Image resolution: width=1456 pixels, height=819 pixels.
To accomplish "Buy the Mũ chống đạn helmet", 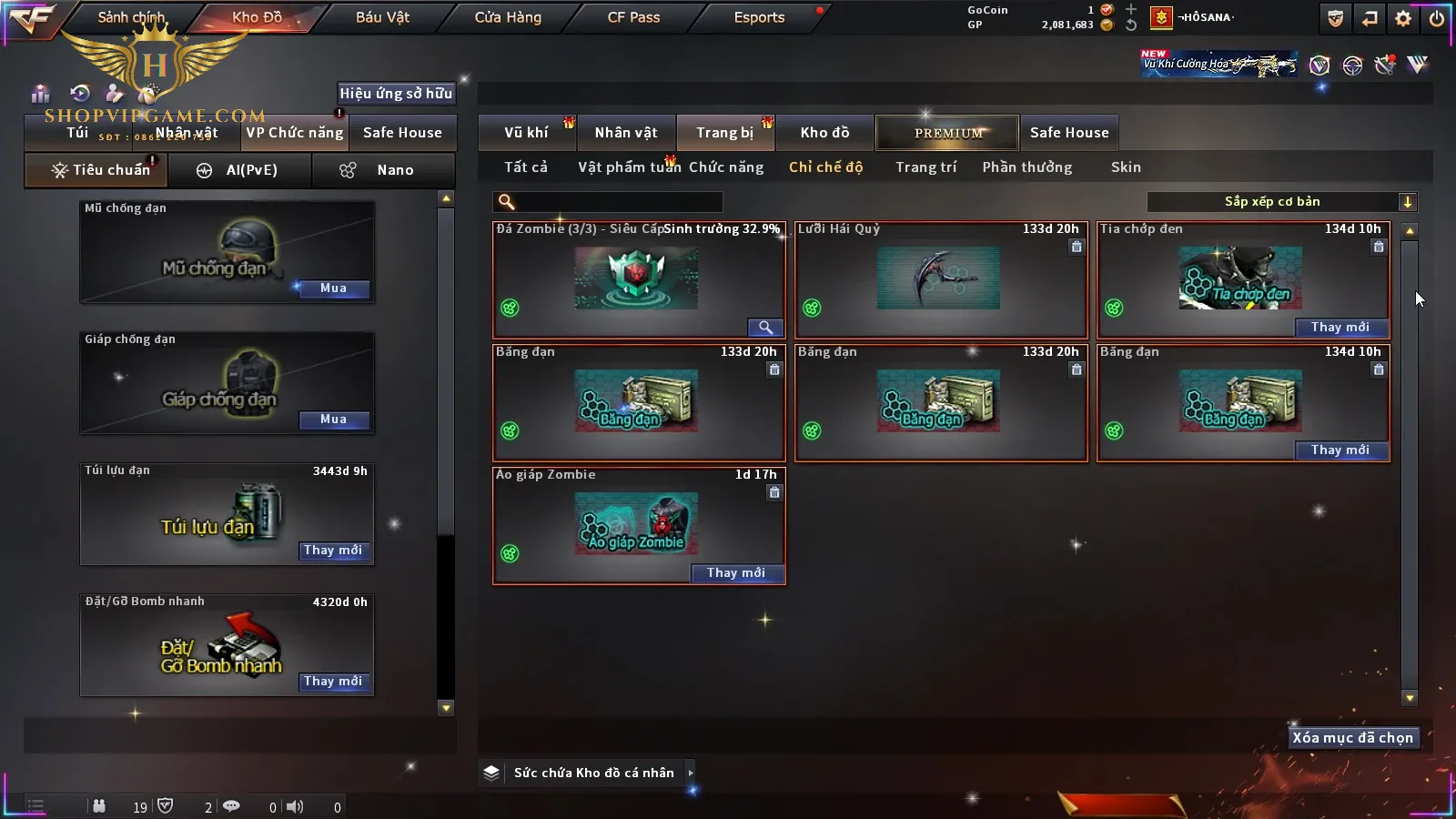I will (x=333, y=288).
